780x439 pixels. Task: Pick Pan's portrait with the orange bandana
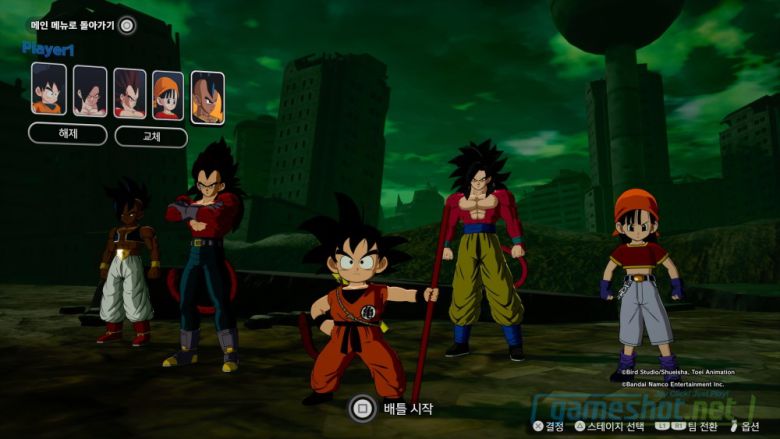pos(168,96)
